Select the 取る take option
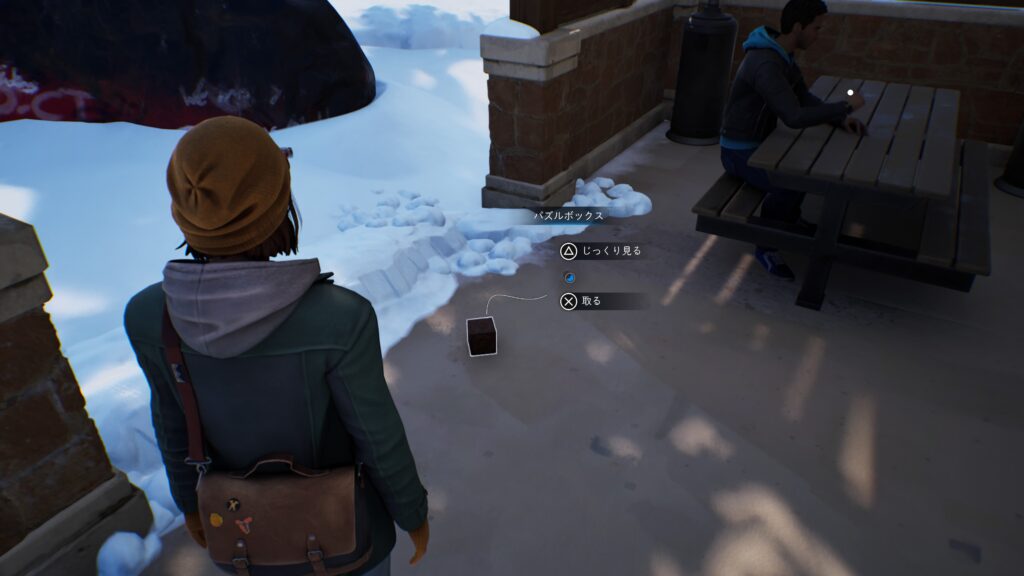 pos(590,300)
